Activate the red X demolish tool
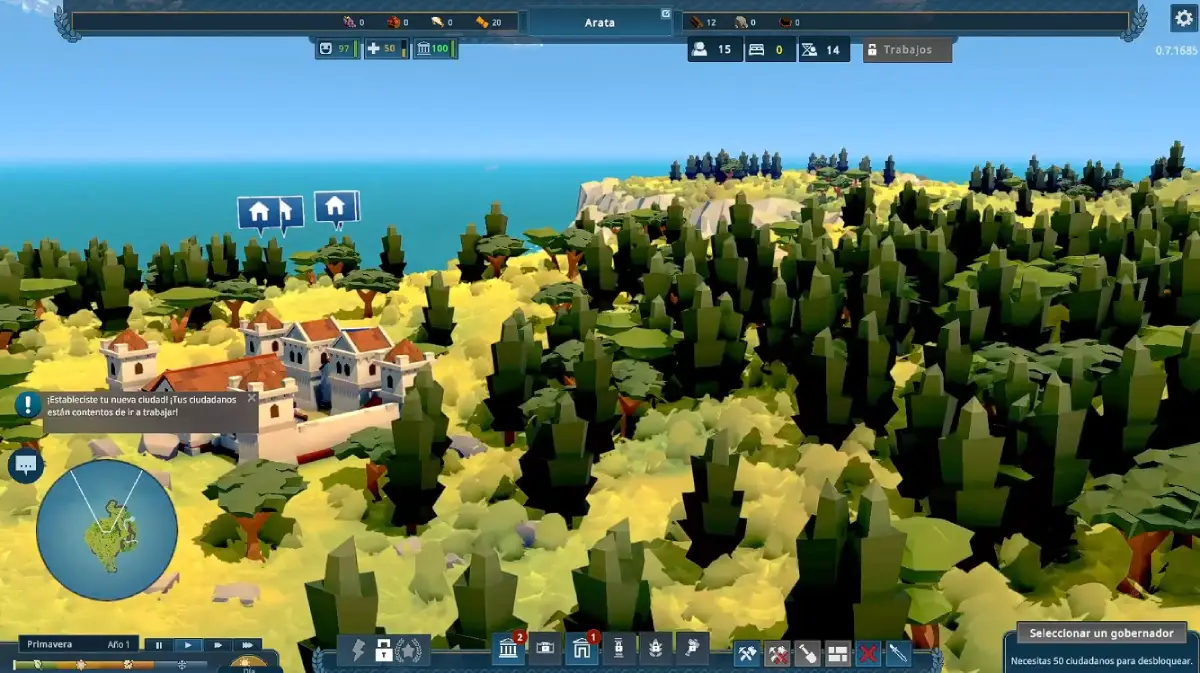 pos(869,654)
